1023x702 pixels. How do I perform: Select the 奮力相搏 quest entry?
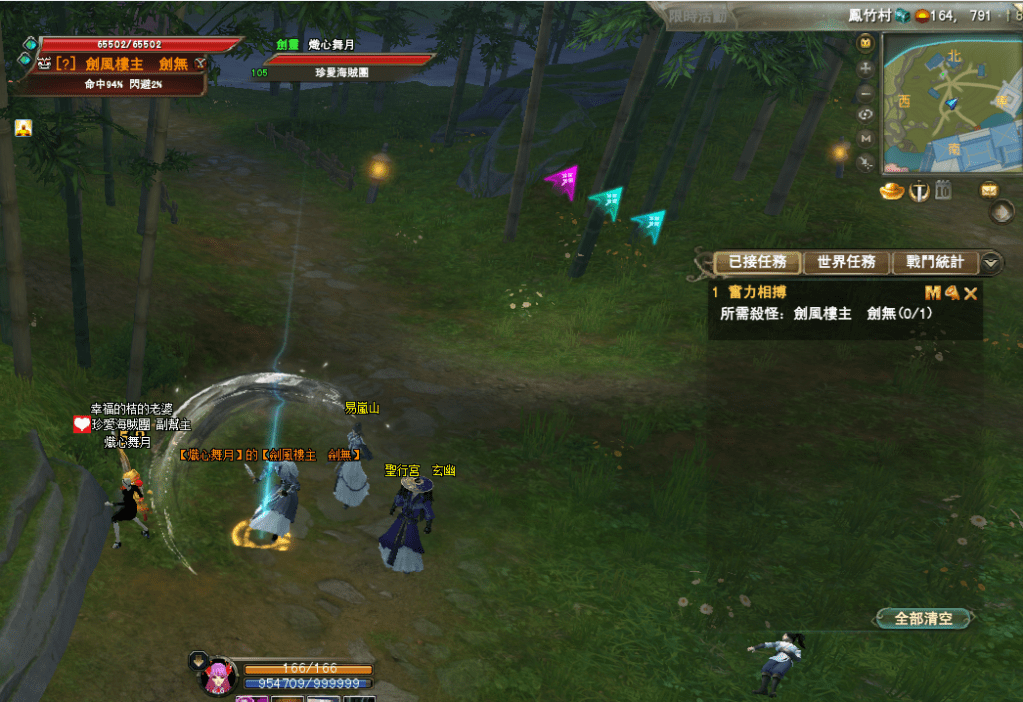[x=758, y=293]
